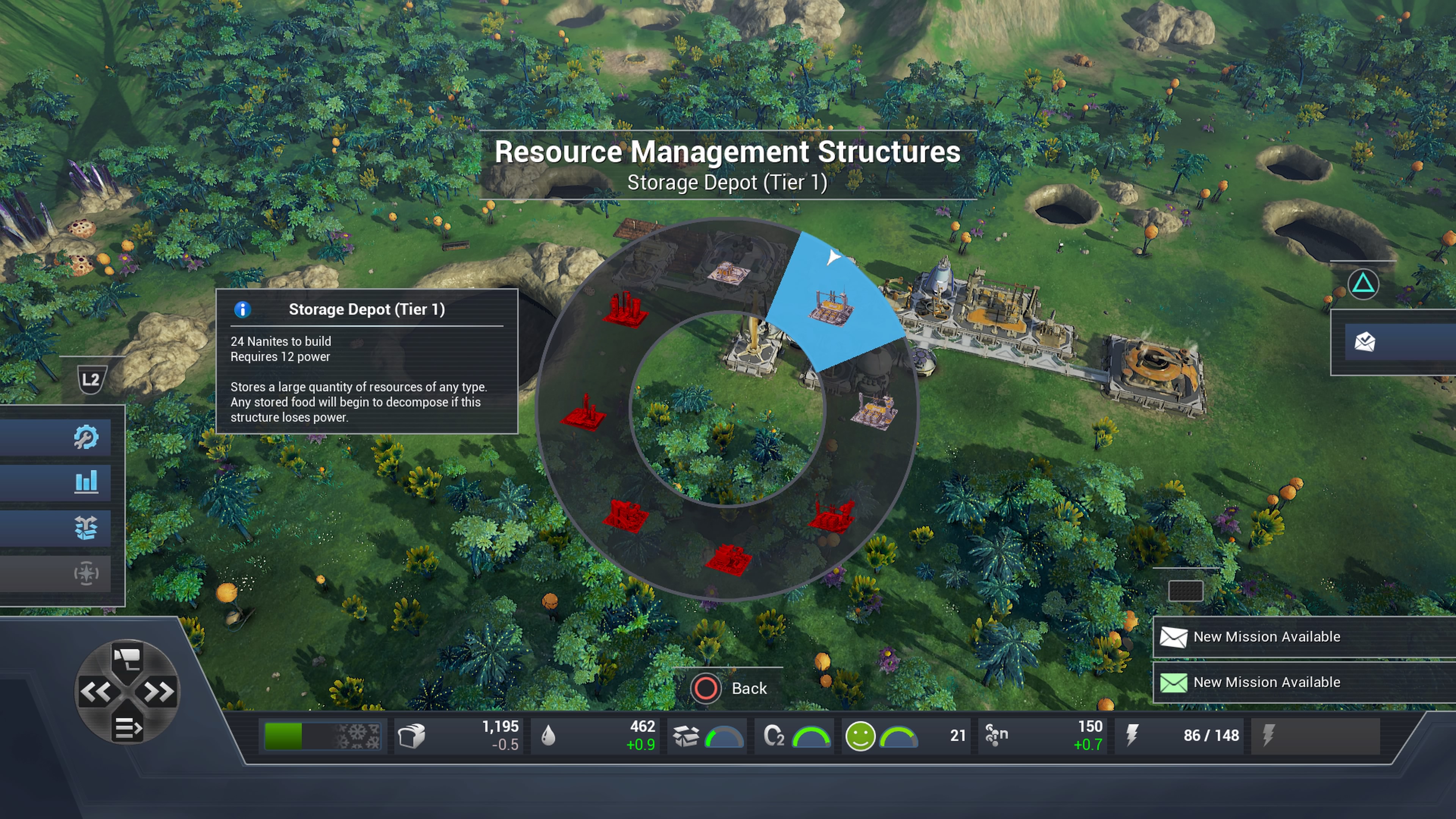
Task: Open the checked envelope messages panel
Action: coord(1365,342)
